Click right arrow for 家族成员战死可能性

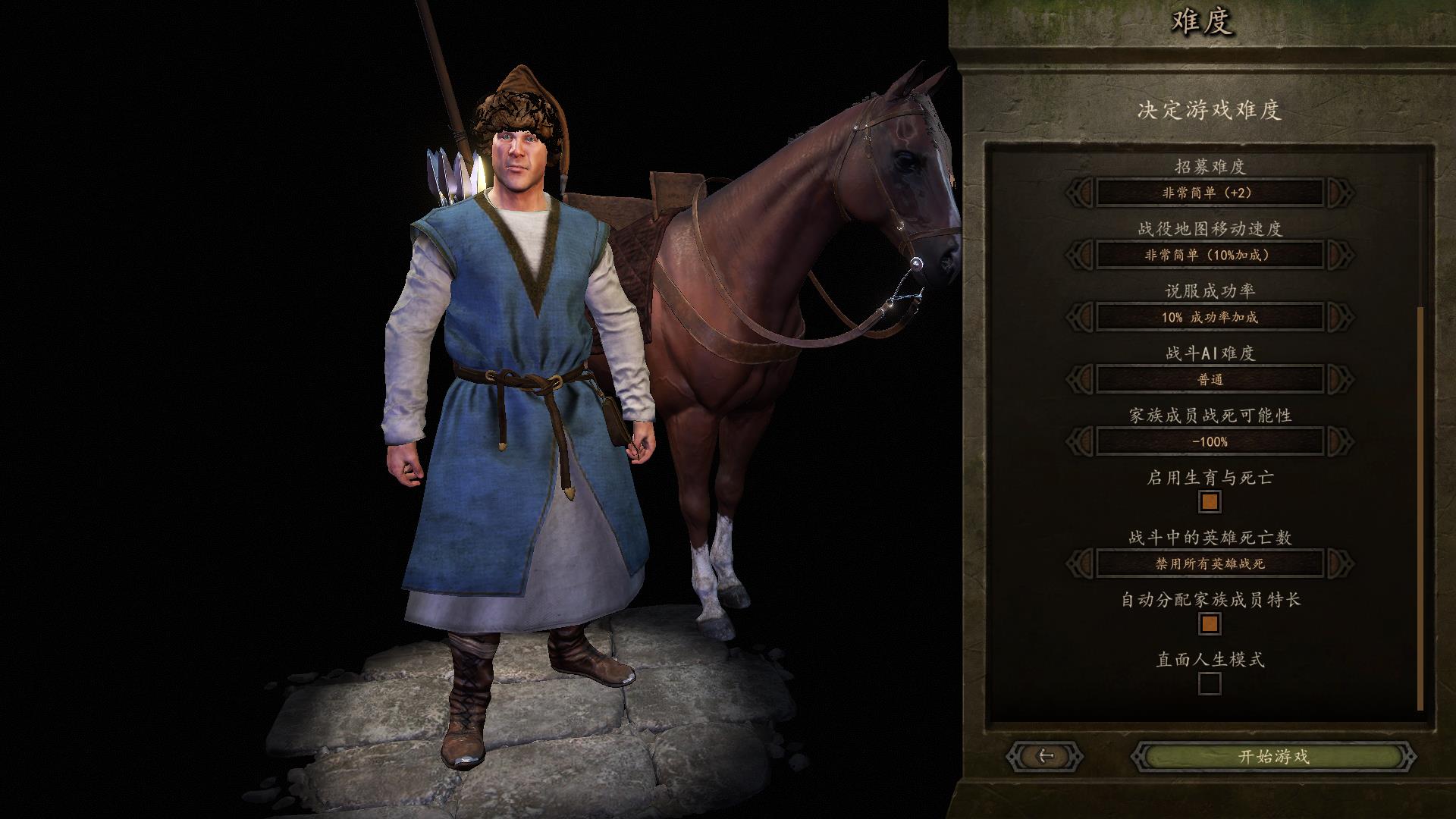click(1340, 441)
